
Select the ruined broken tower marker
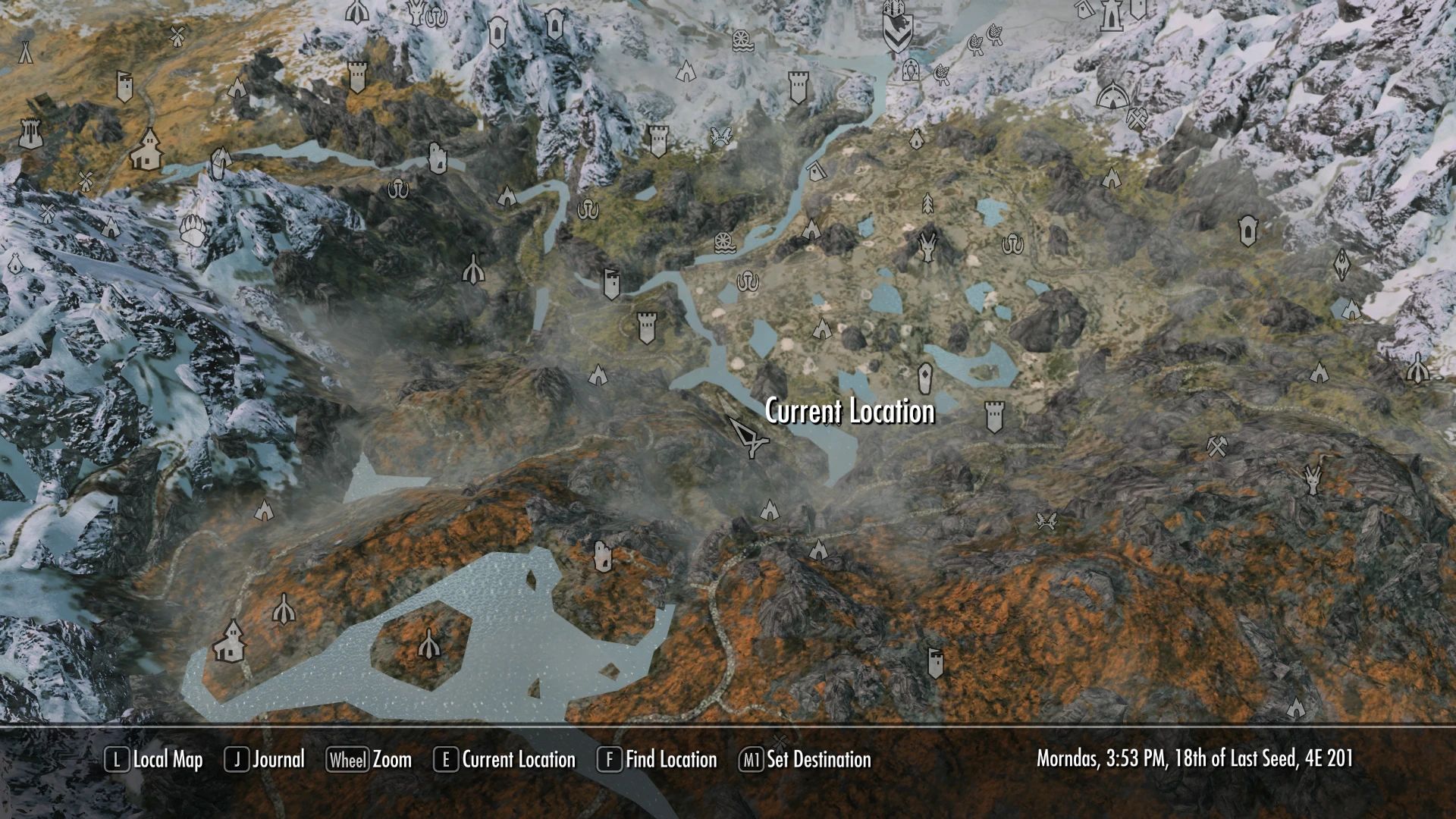coord(438,158)
